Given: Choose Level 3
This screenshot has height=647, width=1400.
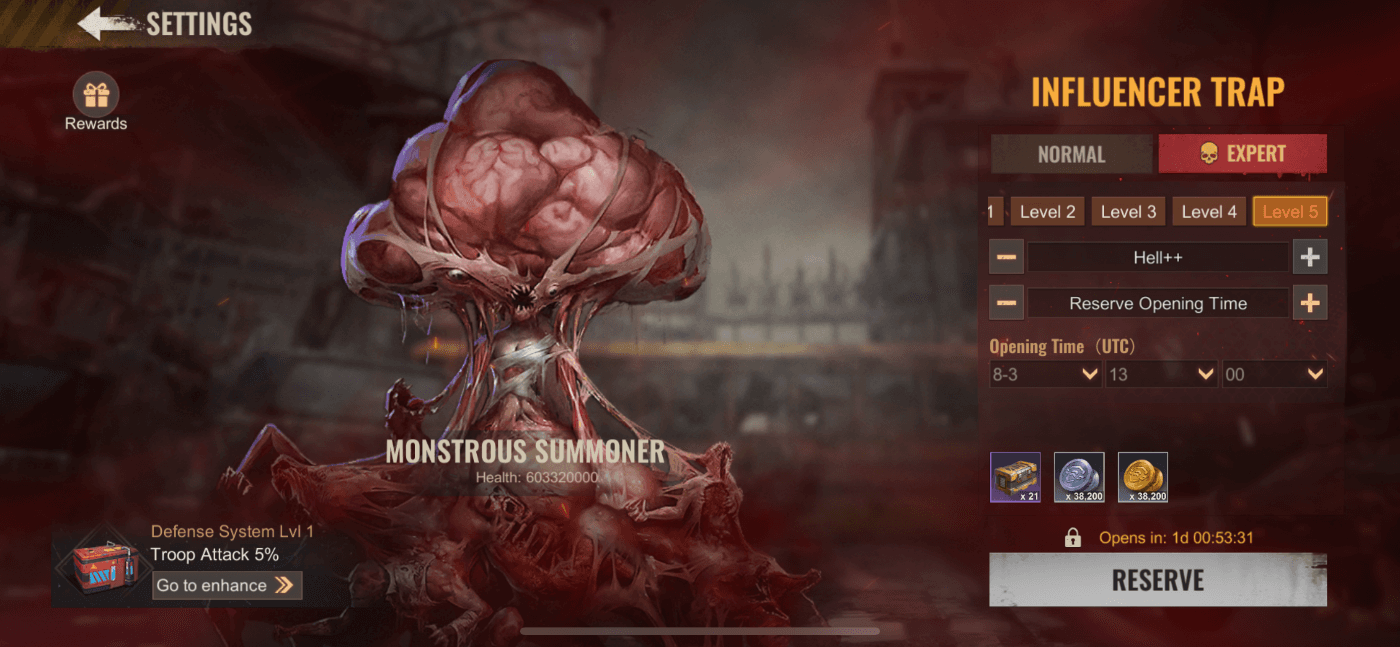Looking at the screenshot, I should (1128, 211).
